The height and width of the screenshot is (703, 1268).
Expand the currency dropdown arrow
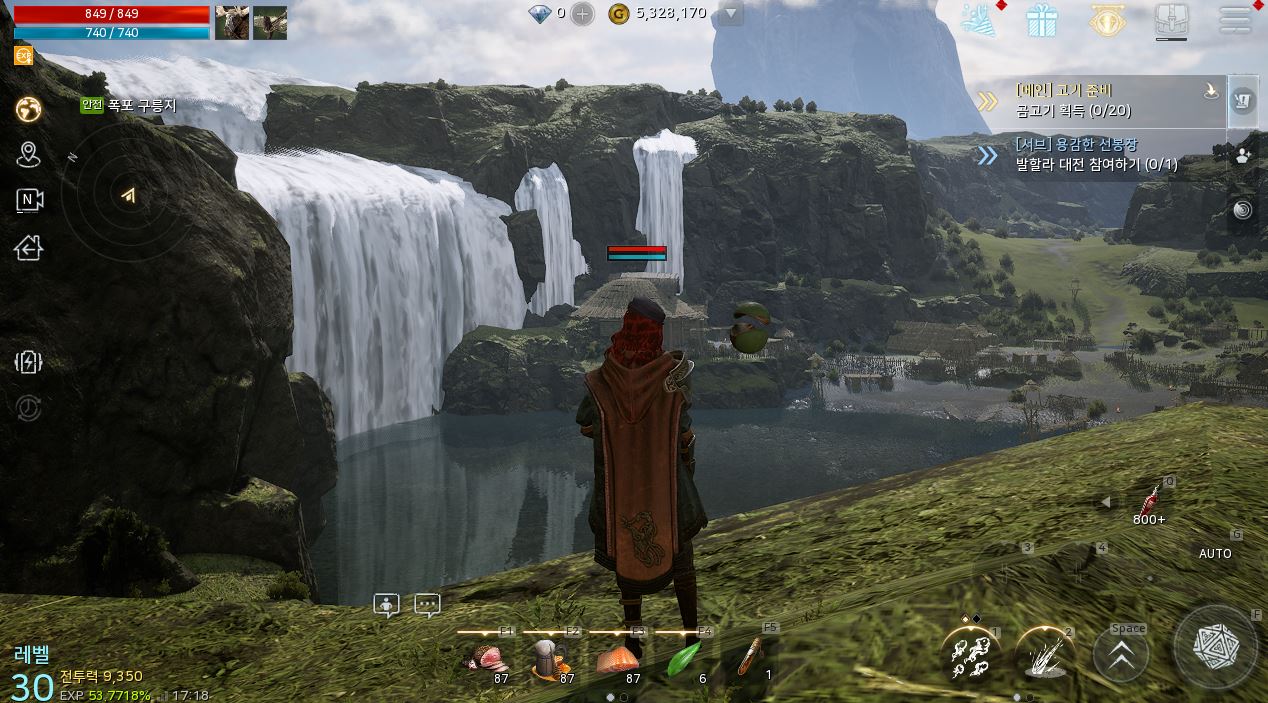click(x=731, y=14)
